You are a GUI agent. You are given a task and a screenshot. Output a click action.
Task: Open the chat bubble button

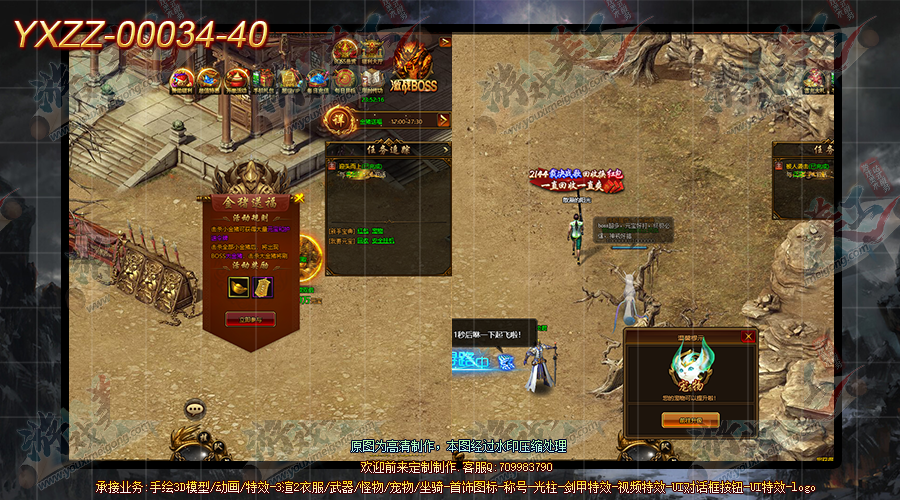(196, 409)
